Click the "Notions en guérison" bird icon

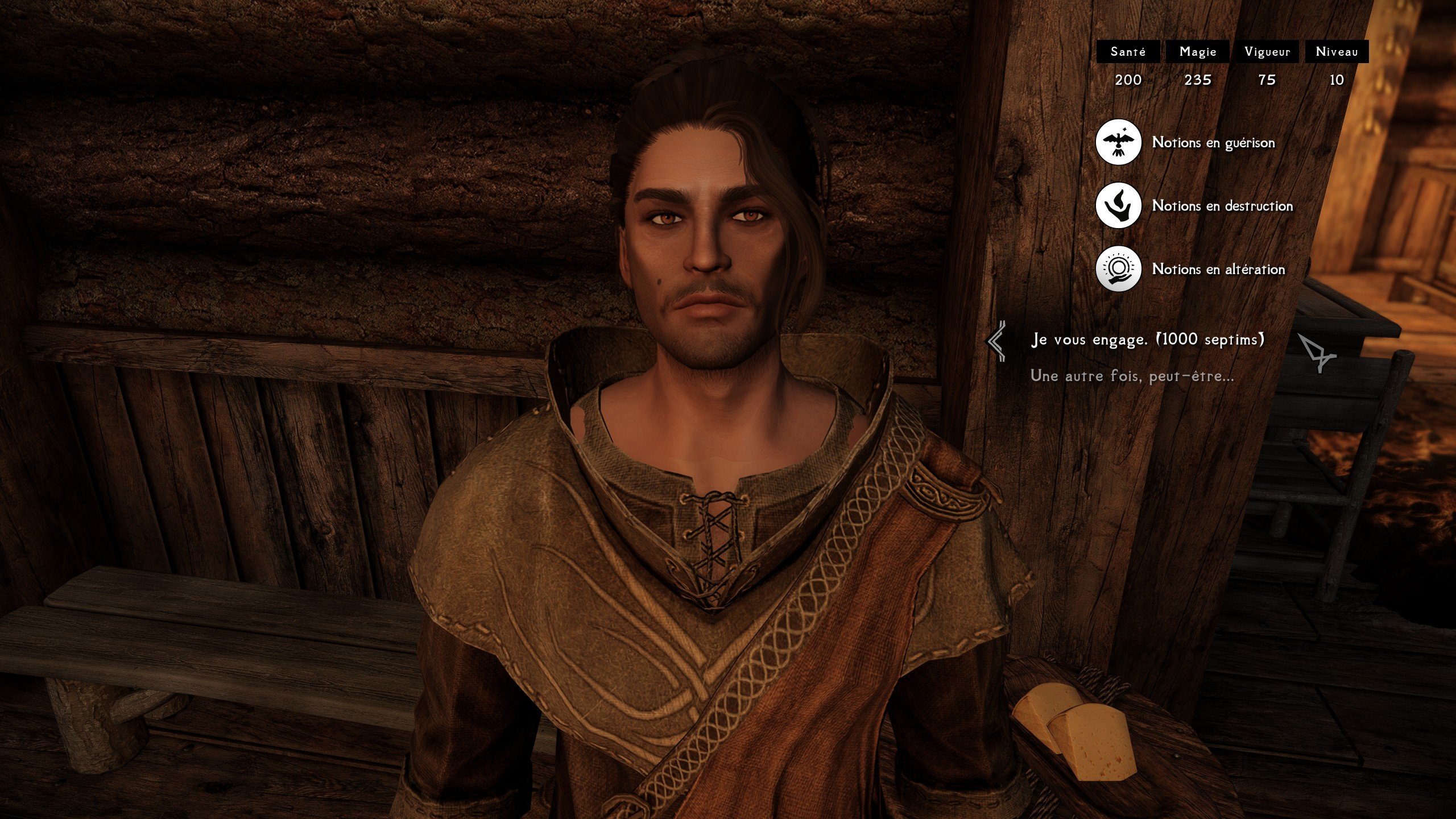[x=1118, y=142]
